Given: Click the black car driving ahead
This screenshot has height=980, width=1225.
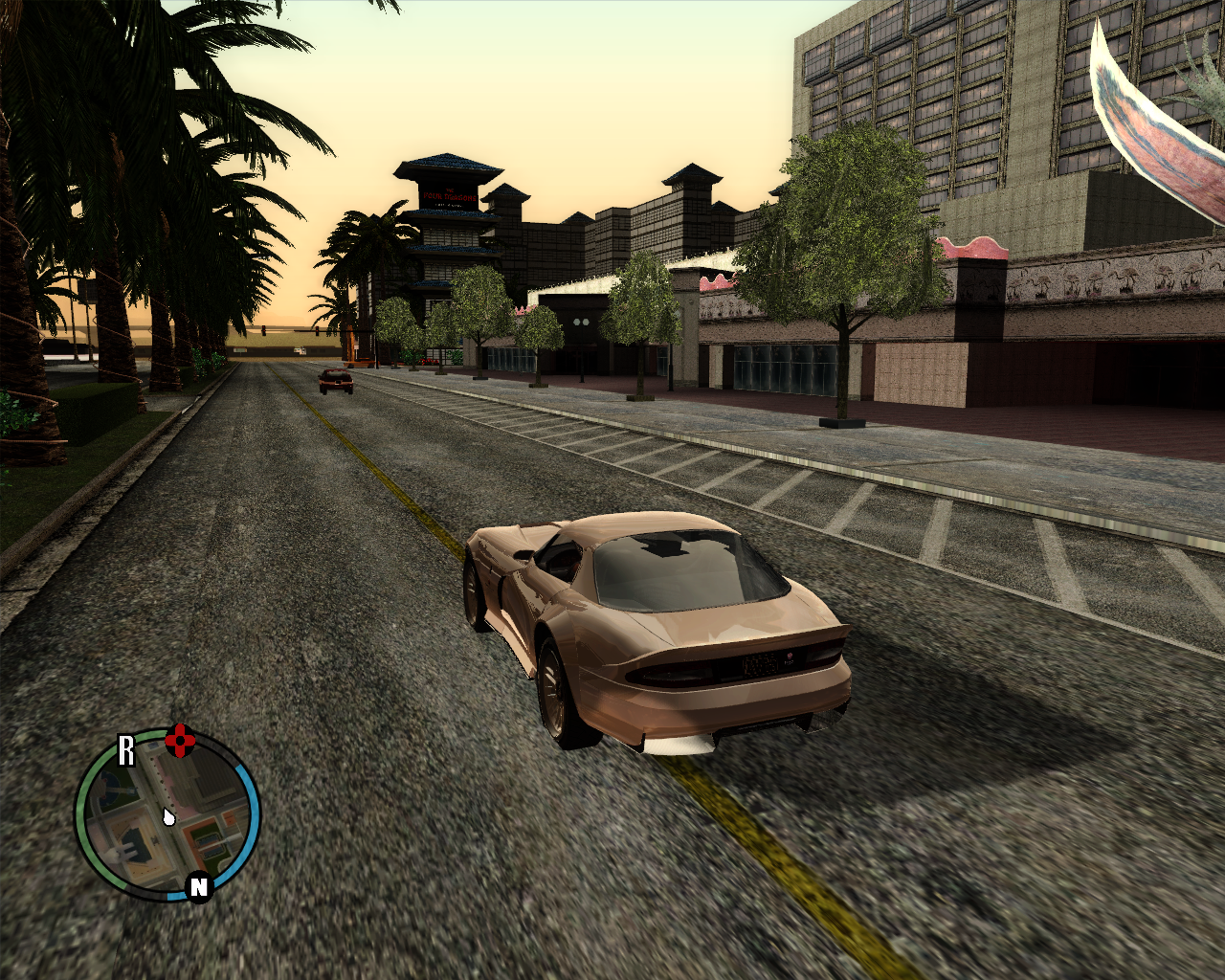Looking at the screenshot, I should [x=336, y=383].
